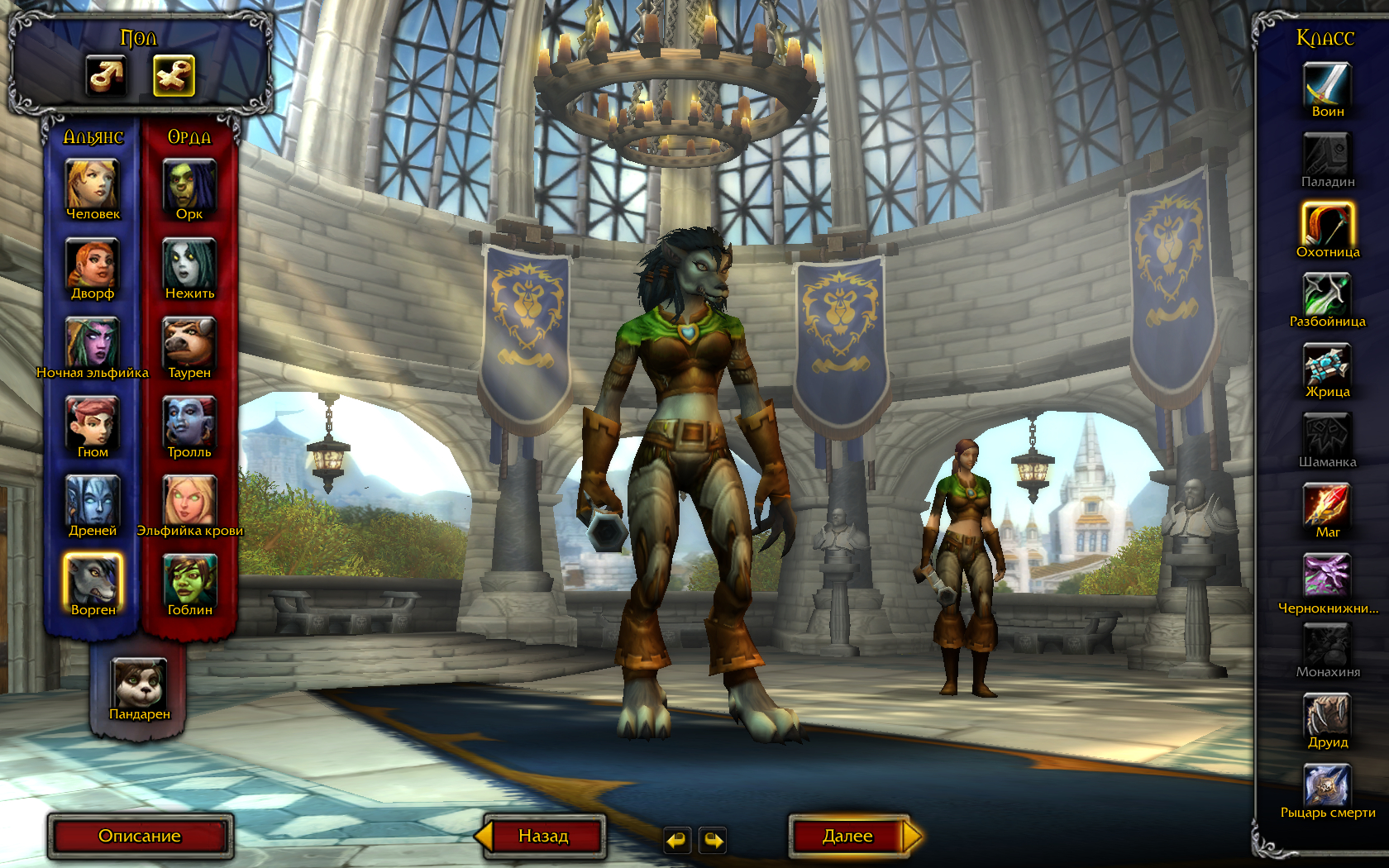Go back with the Назад button
Viewport: 1389px width, 868px height.
[543, 836]
